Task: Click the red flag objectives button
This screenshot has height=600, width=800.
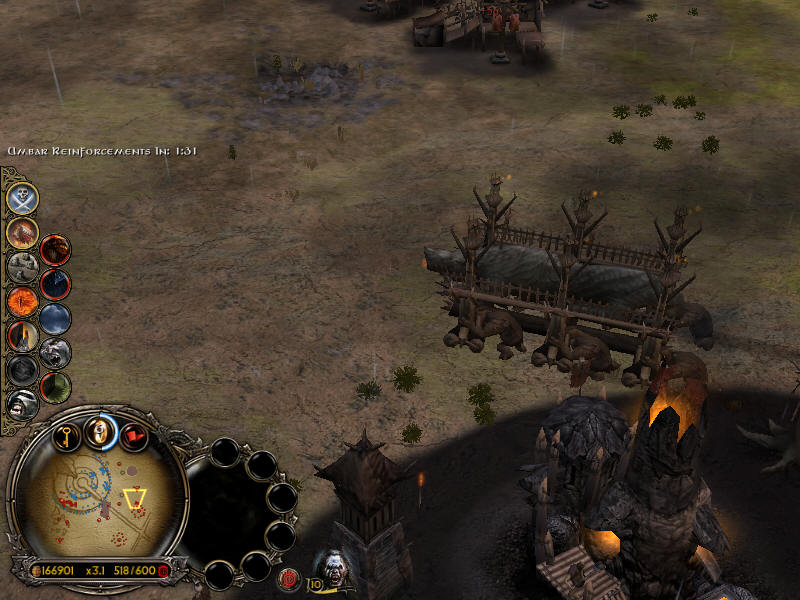Action: (133, 437)
